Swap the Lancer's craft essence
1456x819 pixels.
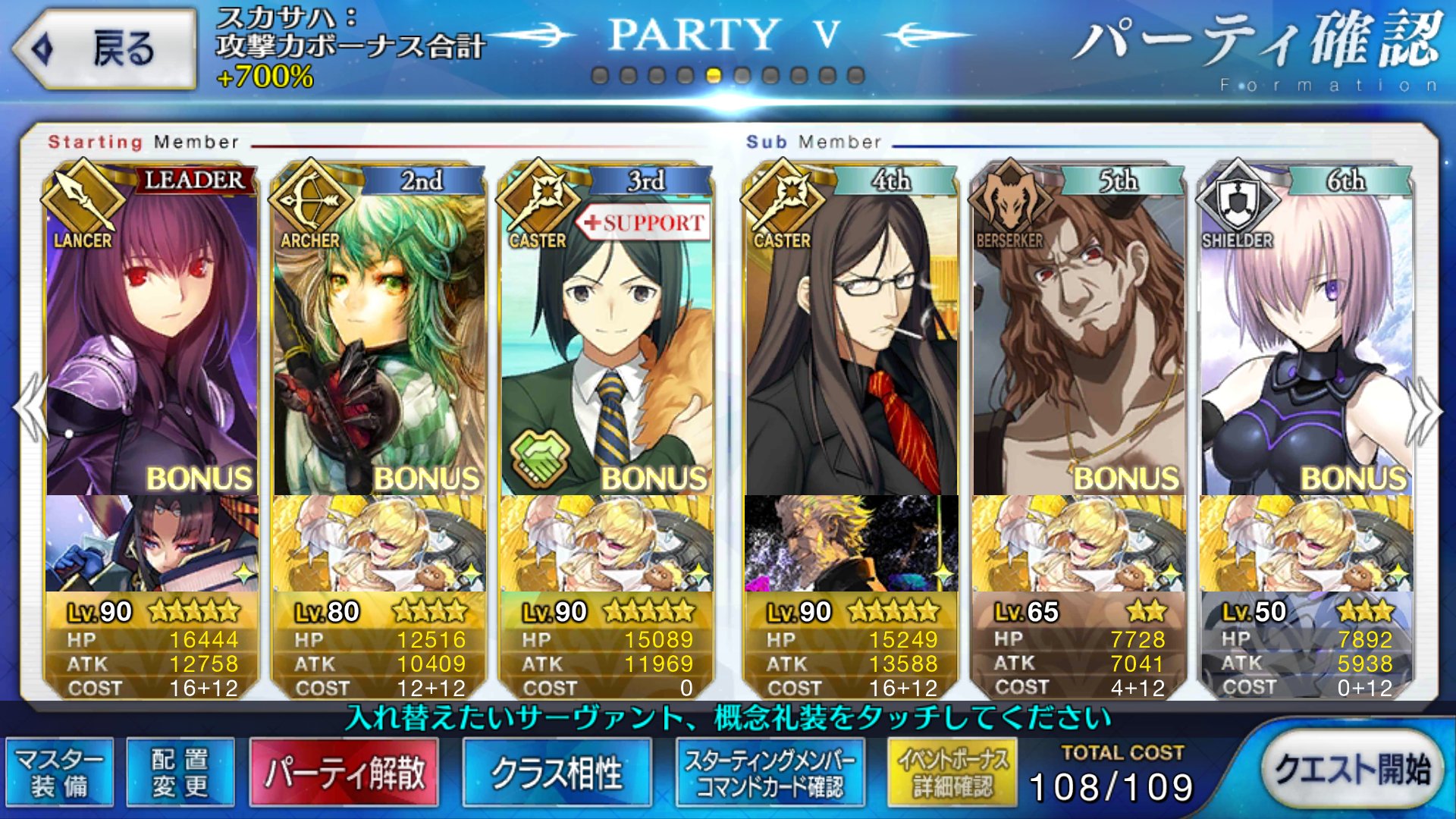click(152, 543)
